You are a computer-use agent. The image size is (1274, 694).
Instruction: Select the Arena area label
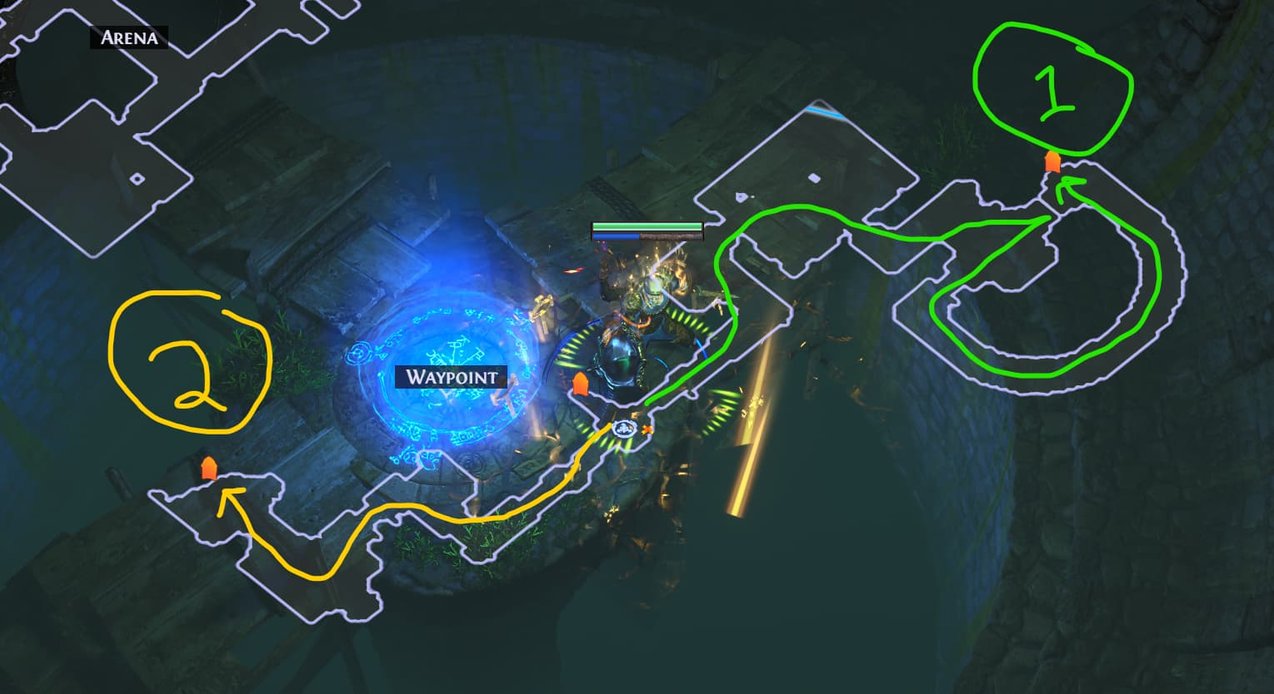(129, 39)
